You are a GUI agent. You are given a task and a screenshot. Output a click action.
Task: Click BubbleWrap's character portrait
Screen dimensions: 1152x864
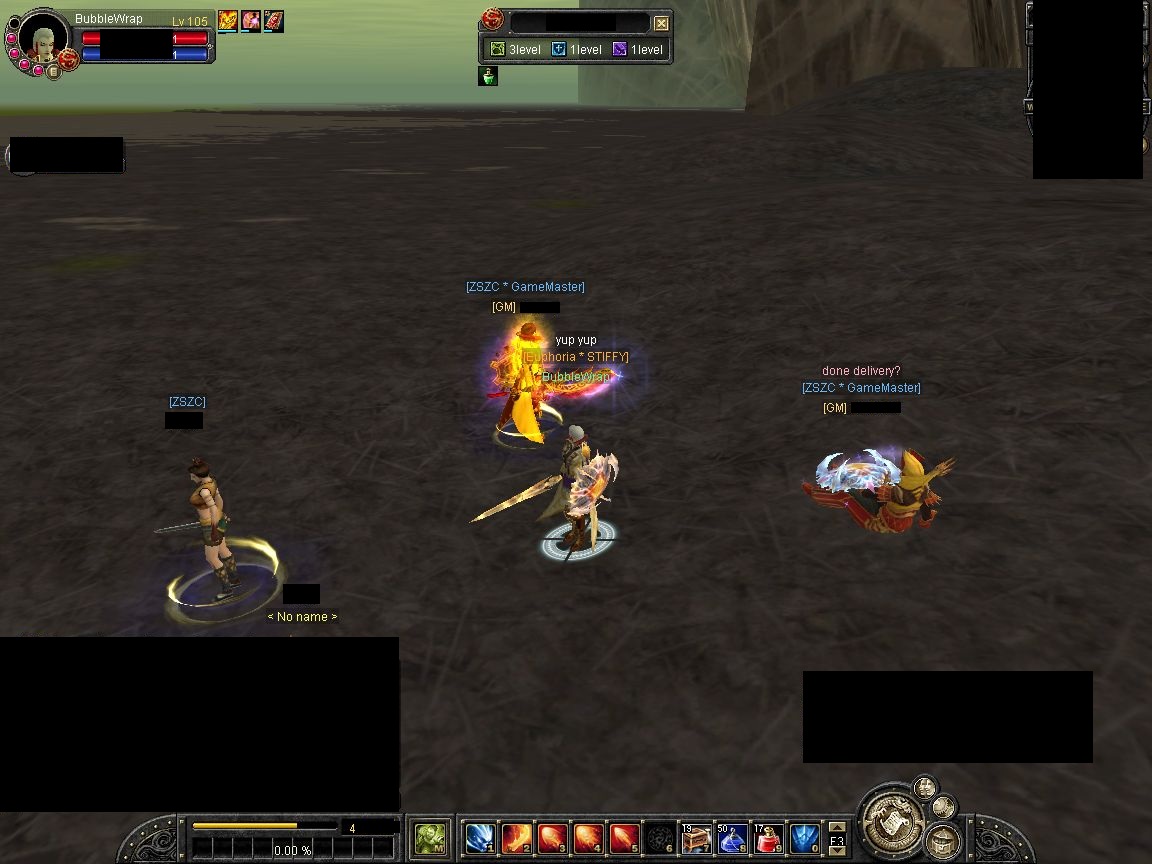pyautogui.click(x=42, y=39)
